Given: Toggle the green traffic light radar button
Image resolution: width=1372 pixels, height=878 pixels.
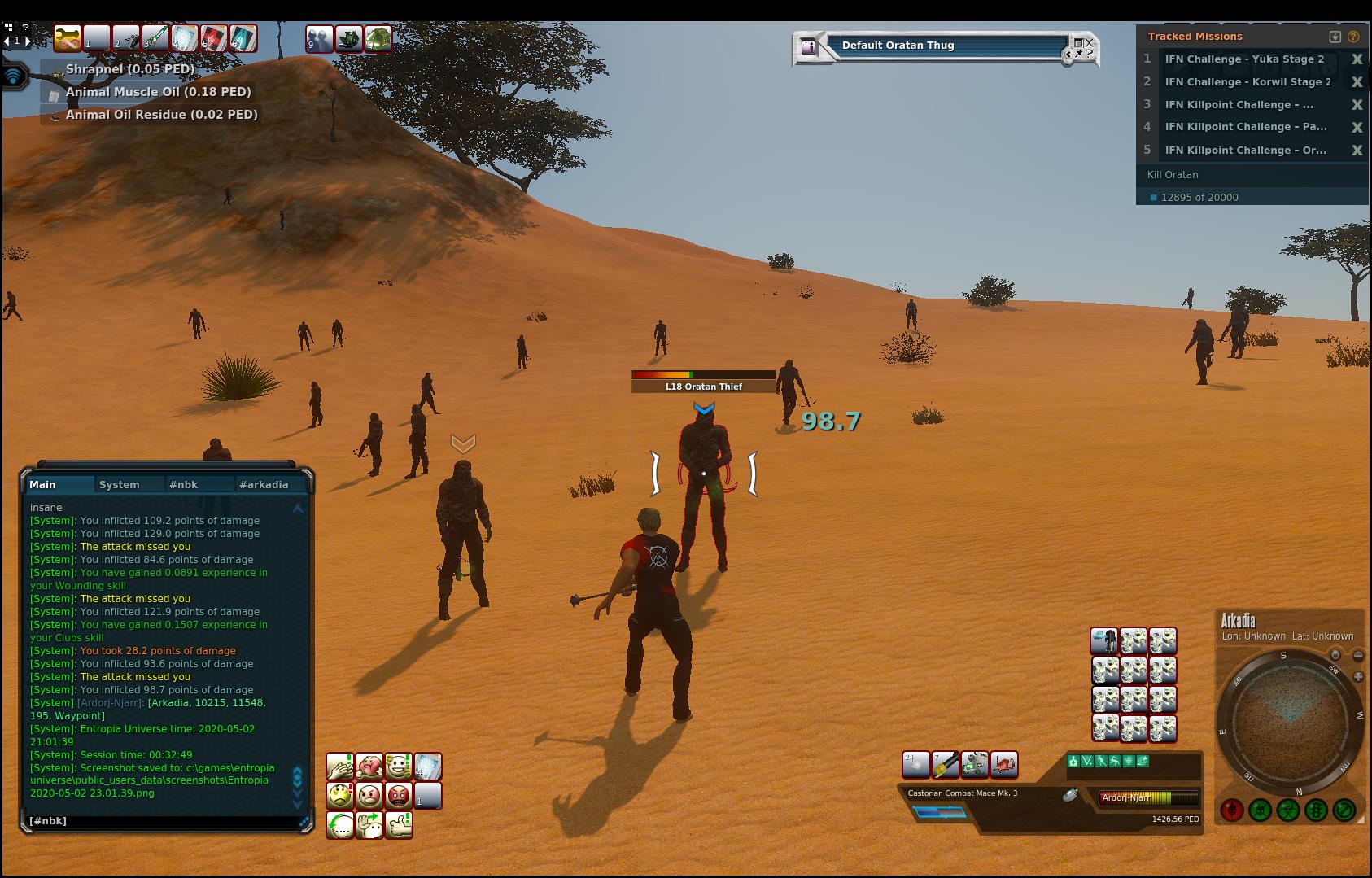Looking at the screenshot, I should (1316, 810).
